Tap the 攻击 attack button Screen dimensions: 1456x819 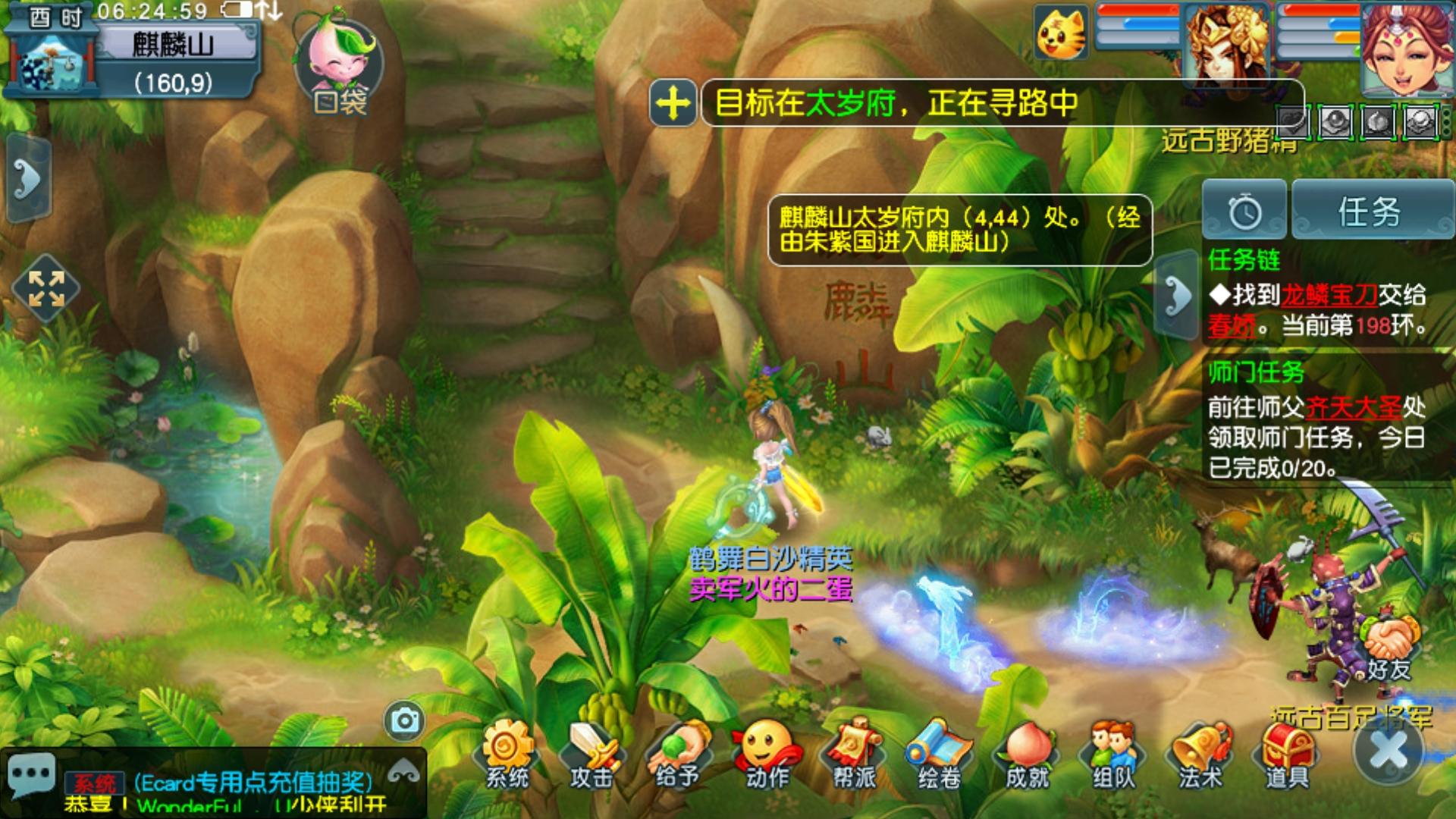point(591,753)
